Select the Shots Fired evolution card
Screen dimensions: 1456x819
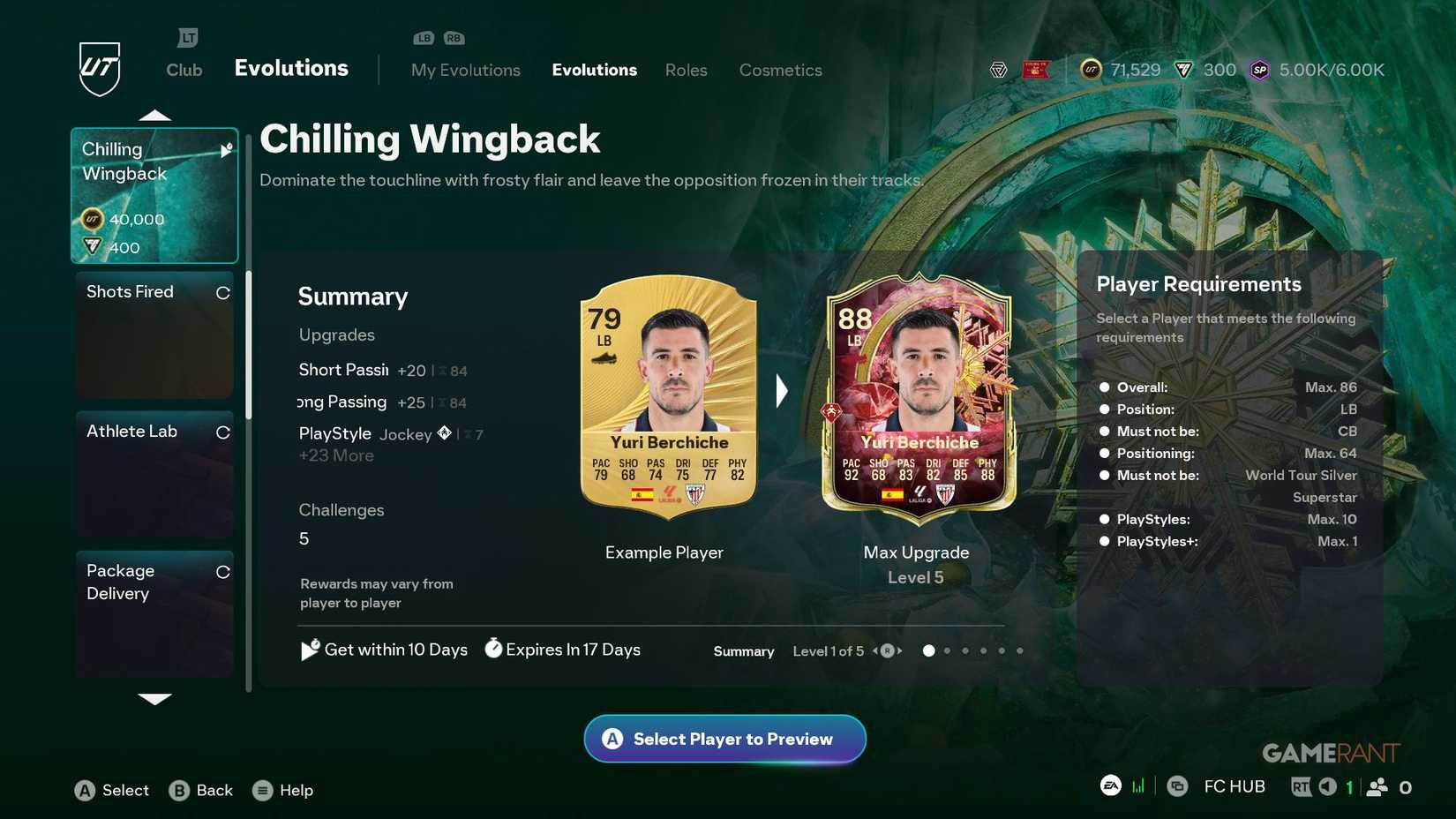pos(154,335)
